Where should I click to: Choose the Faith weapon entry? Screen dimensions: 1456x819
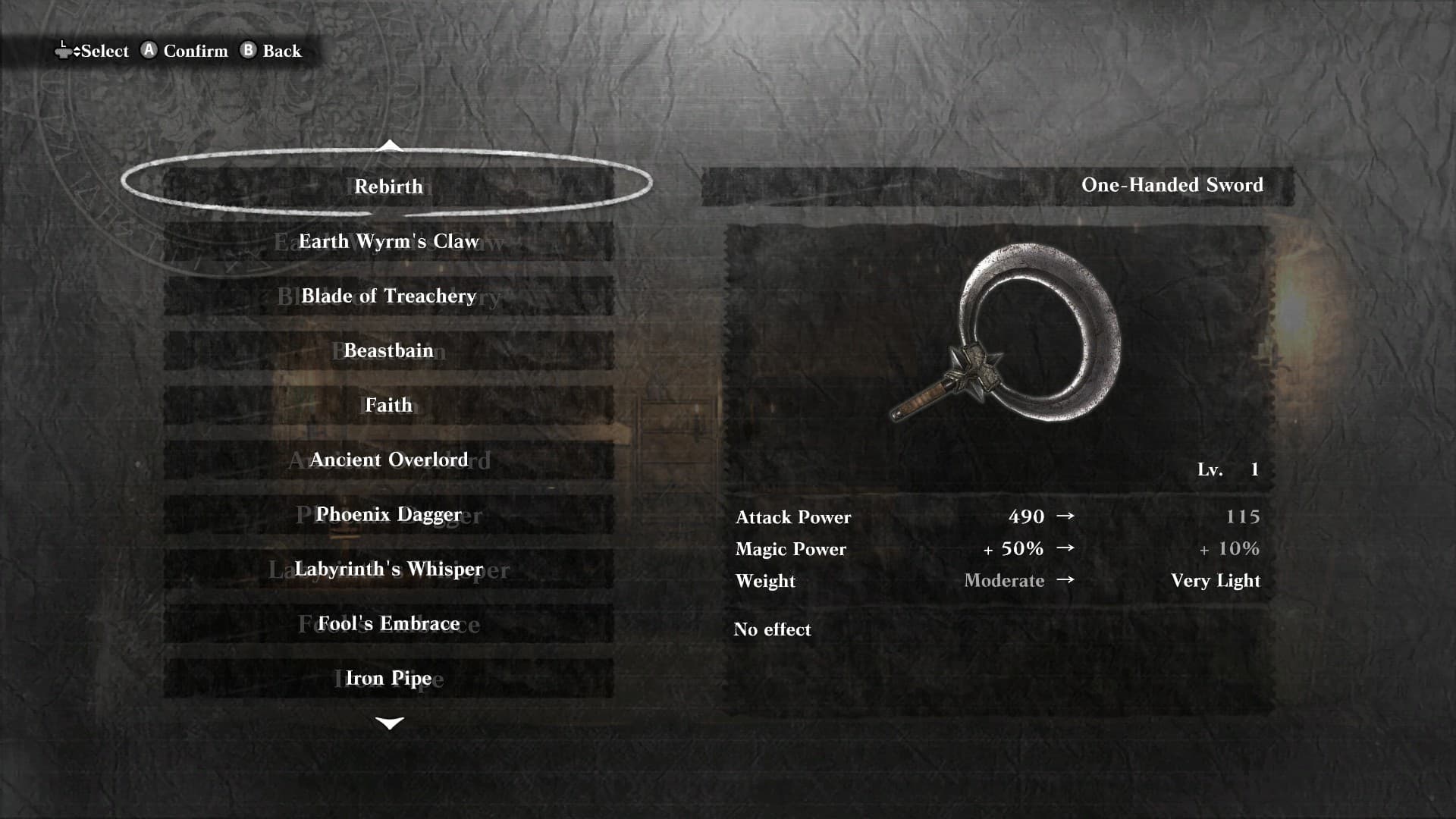click(x=388, y=405)
